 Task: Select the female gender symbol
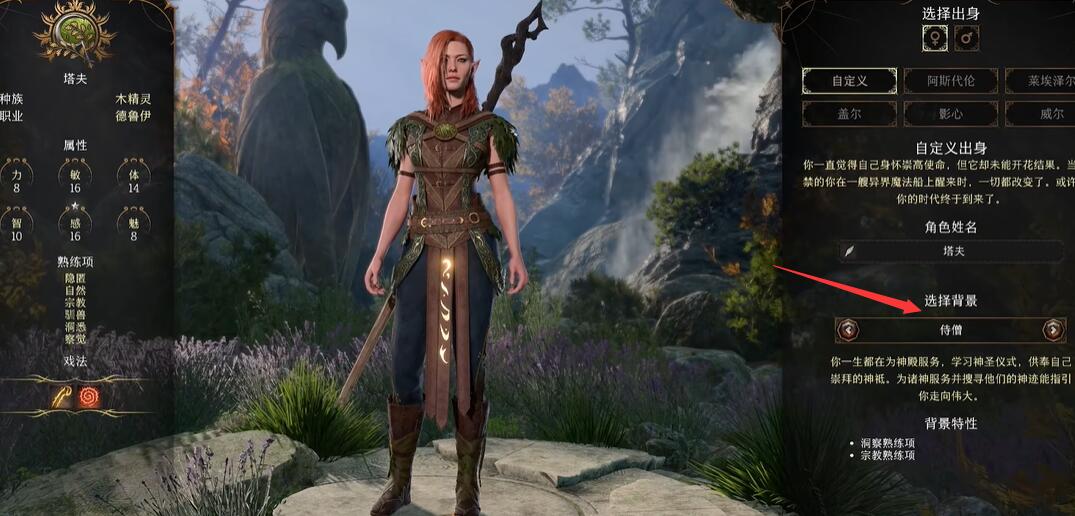(935, 39)
